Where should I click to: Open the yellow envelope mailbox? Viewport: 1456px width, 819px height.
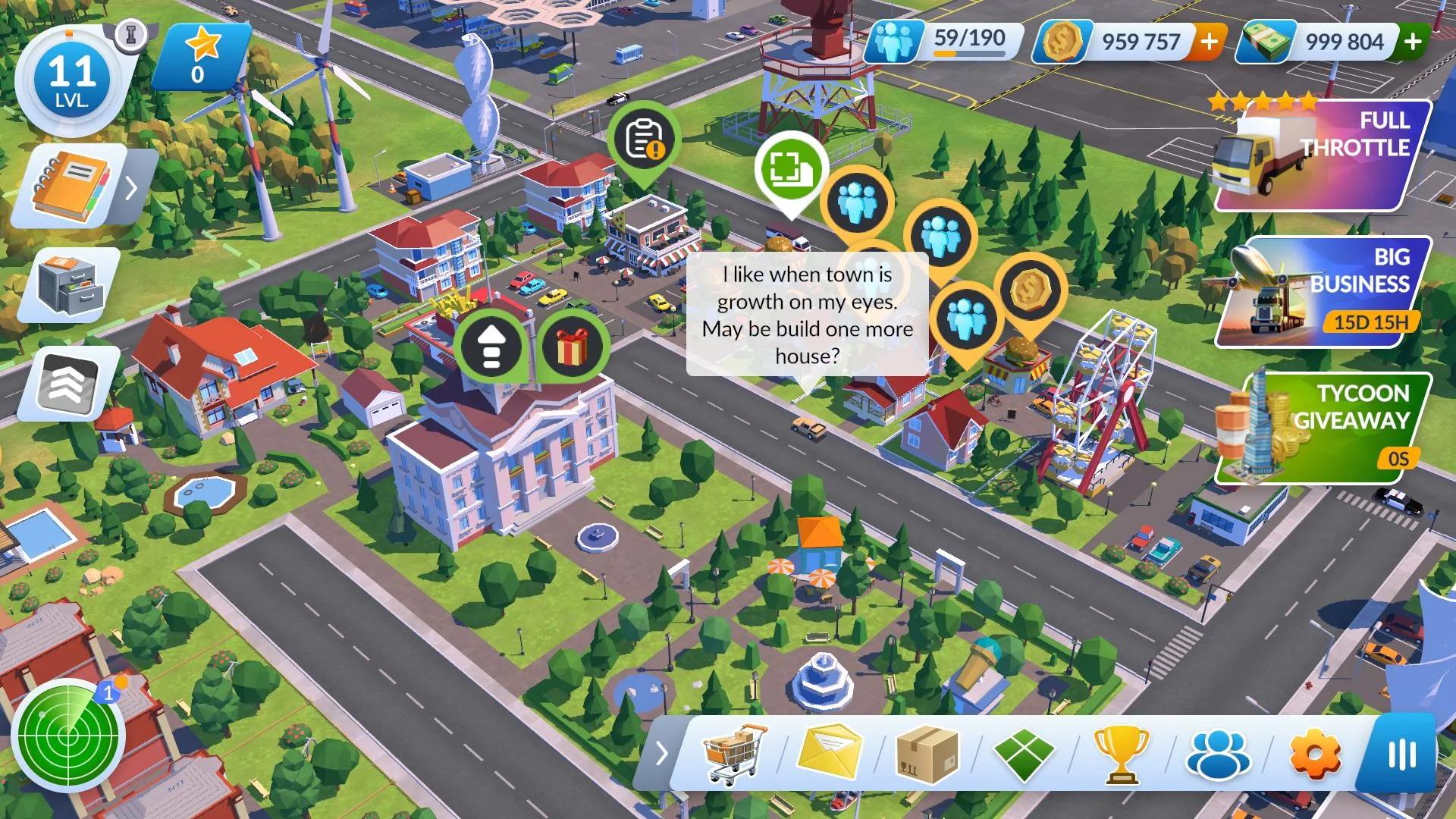pyautogui.click(x=830, y=753)
